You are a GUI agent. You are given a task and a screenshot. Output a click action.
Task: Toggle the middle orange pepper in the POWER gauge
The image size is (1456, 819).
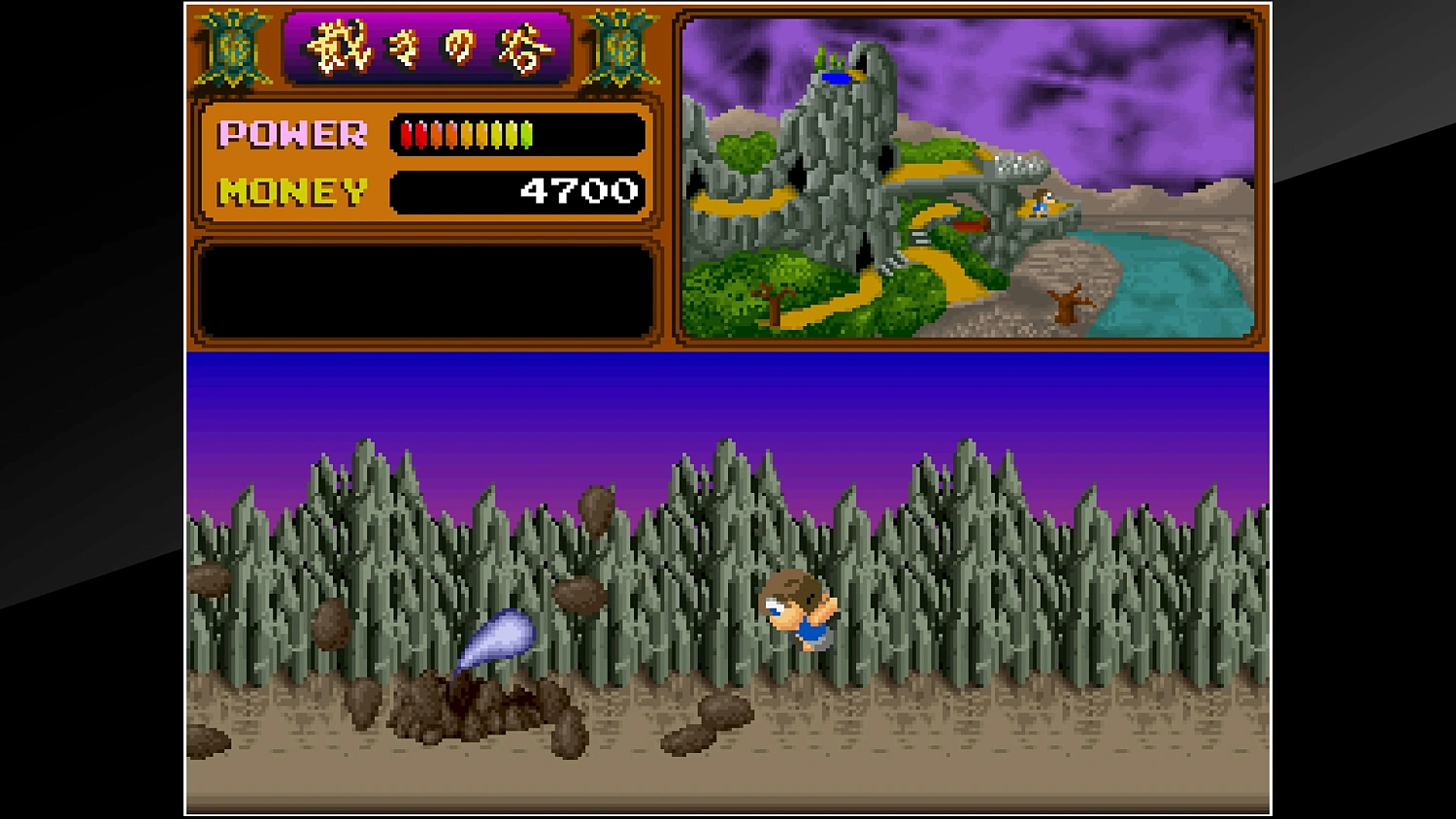click(x=466, y=134)
